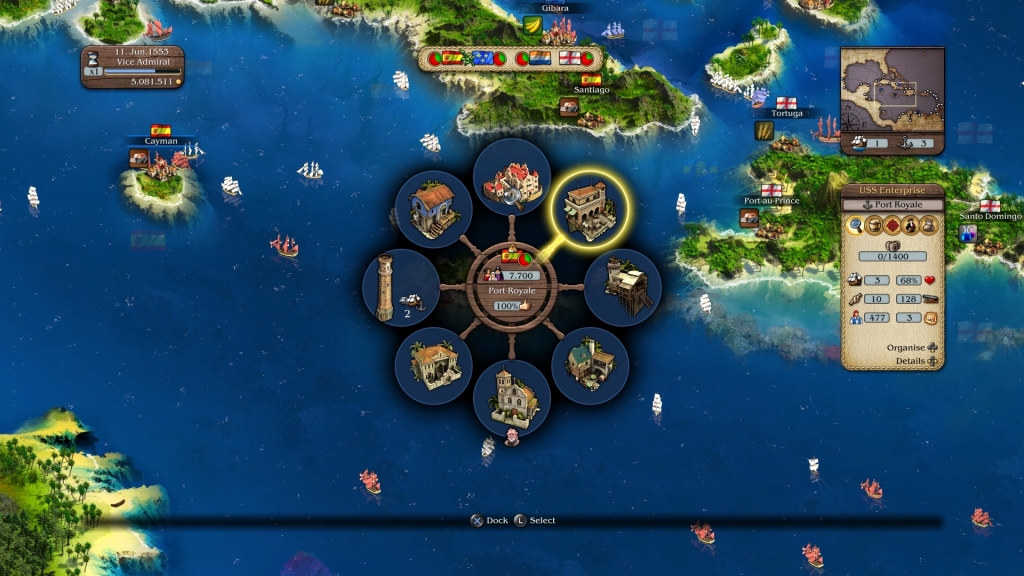Select the highlighted trading post building
Screen dimensions: 1024x576
click(590, 208)
